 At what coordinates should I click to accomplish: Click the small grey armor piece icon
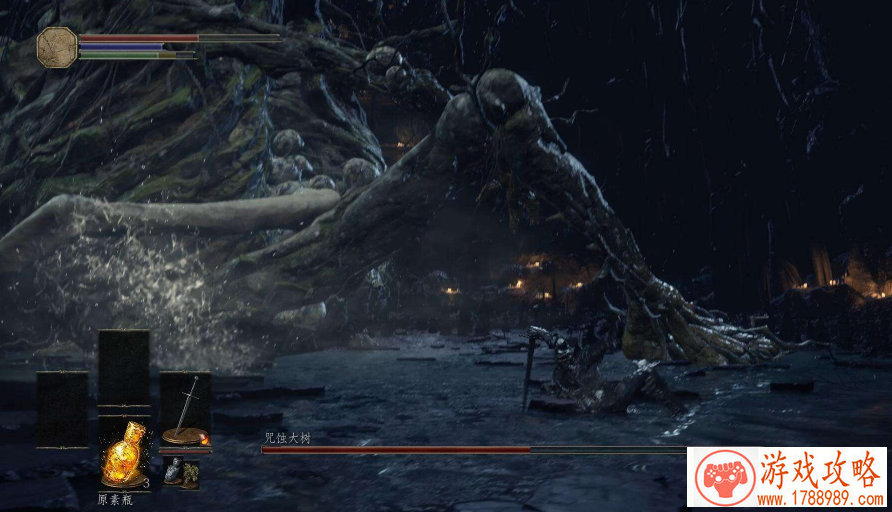click(x=173, y=472)
